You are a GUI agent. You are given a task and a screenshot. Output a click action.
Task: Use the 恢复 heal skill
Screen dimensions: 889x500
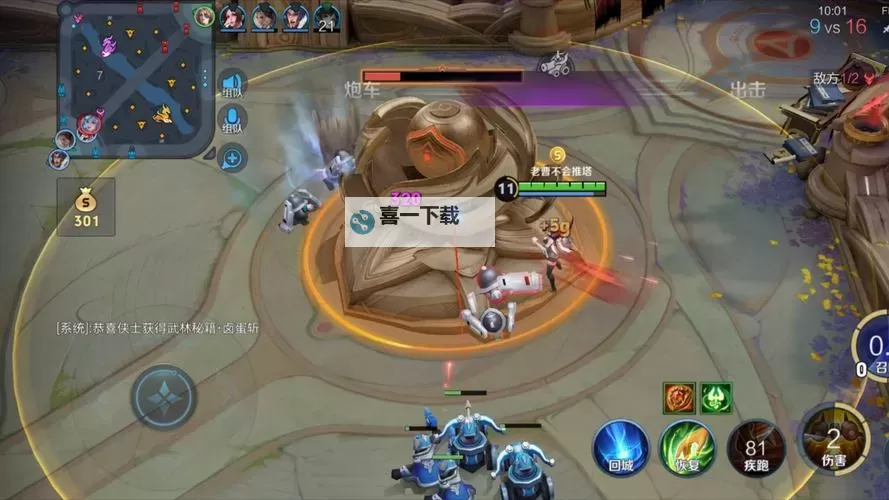click(x=687, y=446)
